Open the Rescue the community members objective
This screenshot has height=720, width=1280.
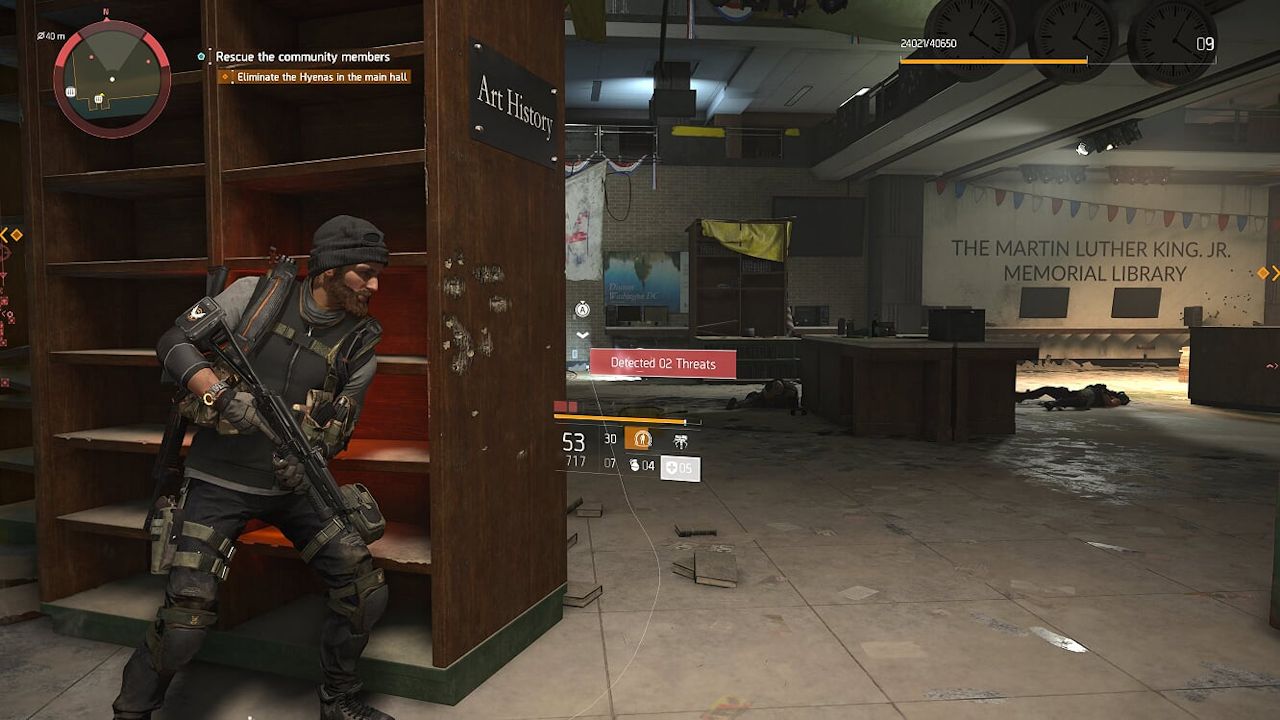click(x=300, y=57)
